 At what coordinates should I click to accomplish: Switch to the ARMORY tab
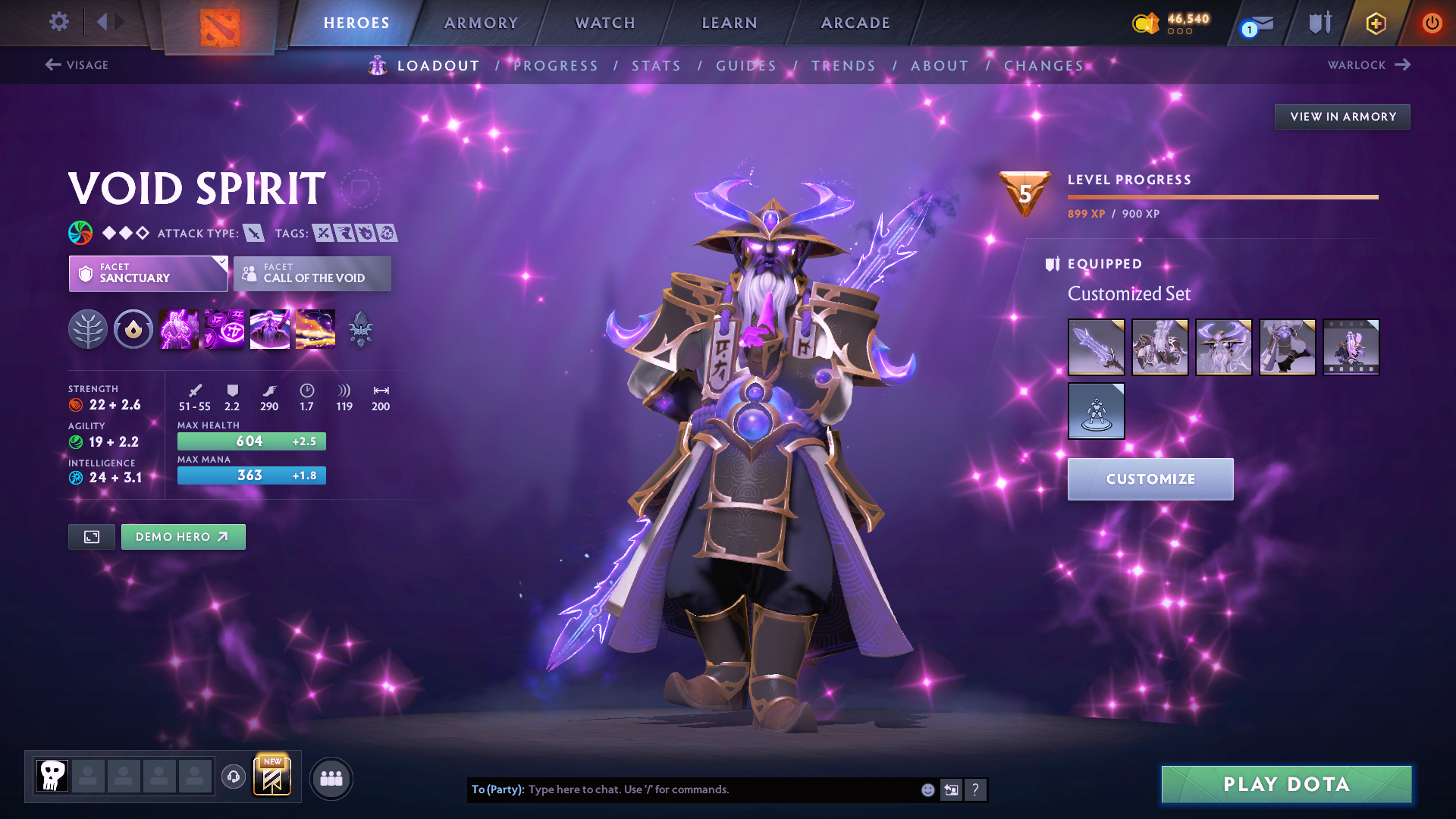click(481, 23)
